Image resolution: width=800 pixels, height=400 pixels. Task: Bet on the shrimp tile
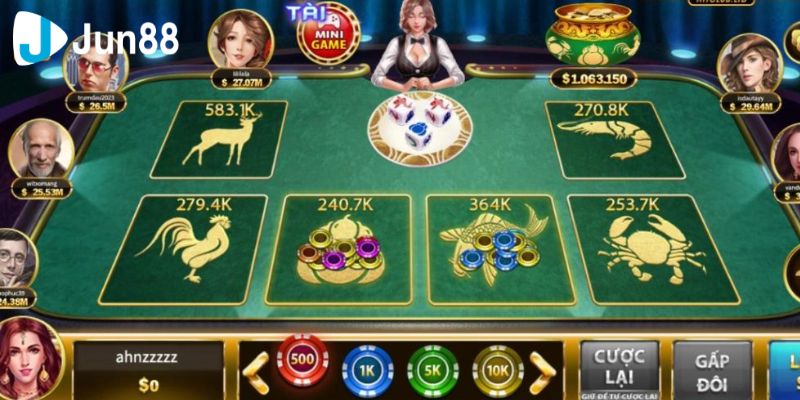600,138
